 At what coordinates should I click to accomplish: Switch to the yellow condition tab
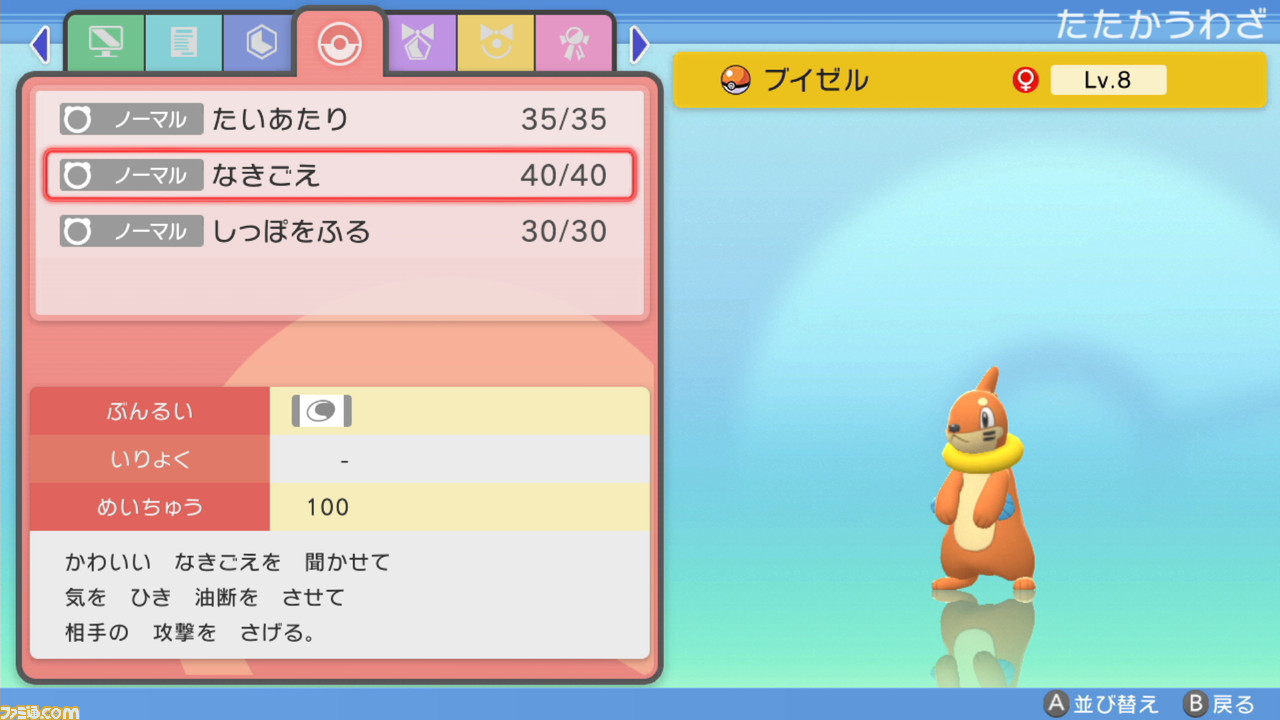495,43
